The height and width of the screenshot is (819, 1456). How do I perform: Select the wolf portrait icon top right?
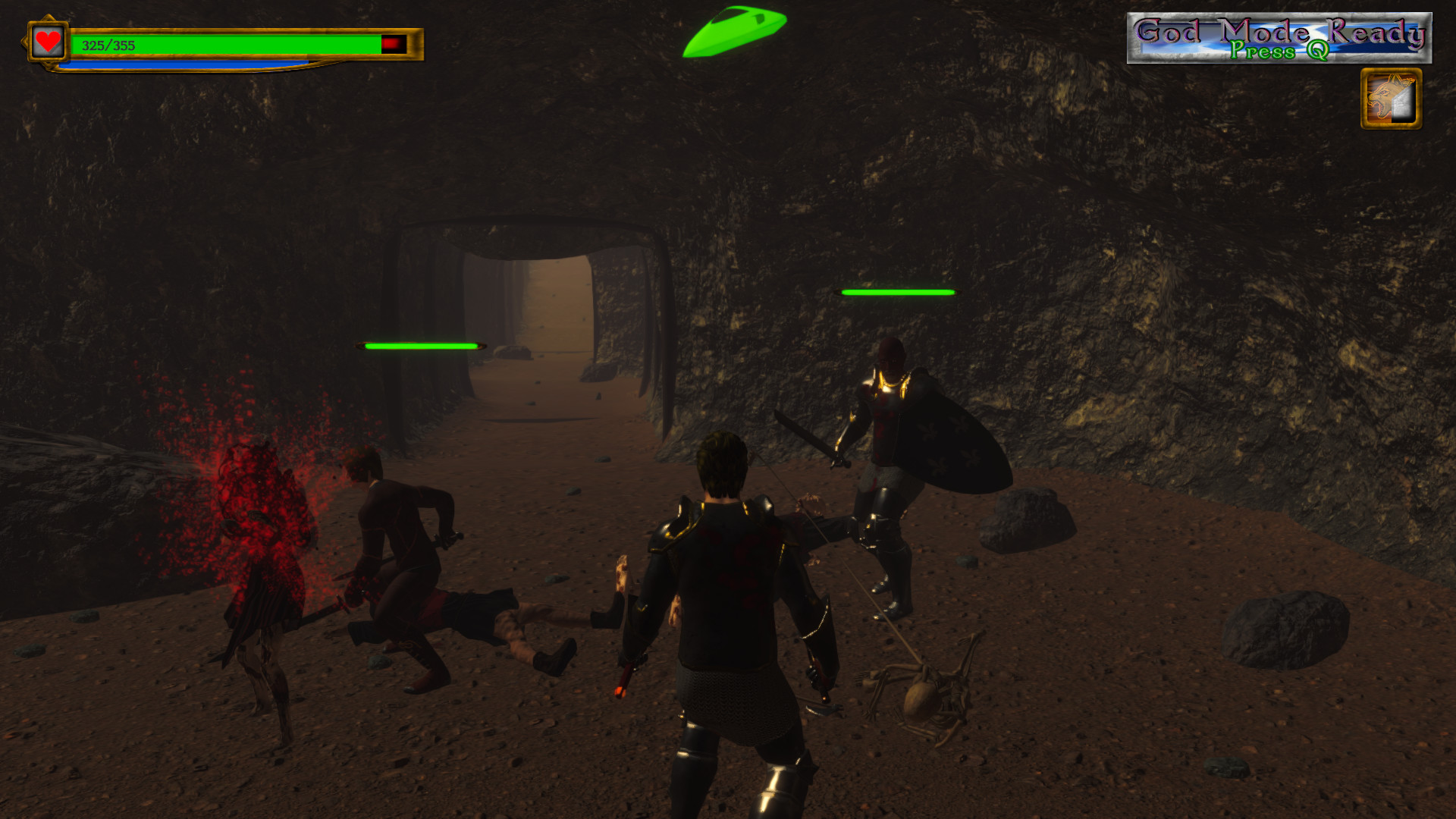coord(1391,99)
